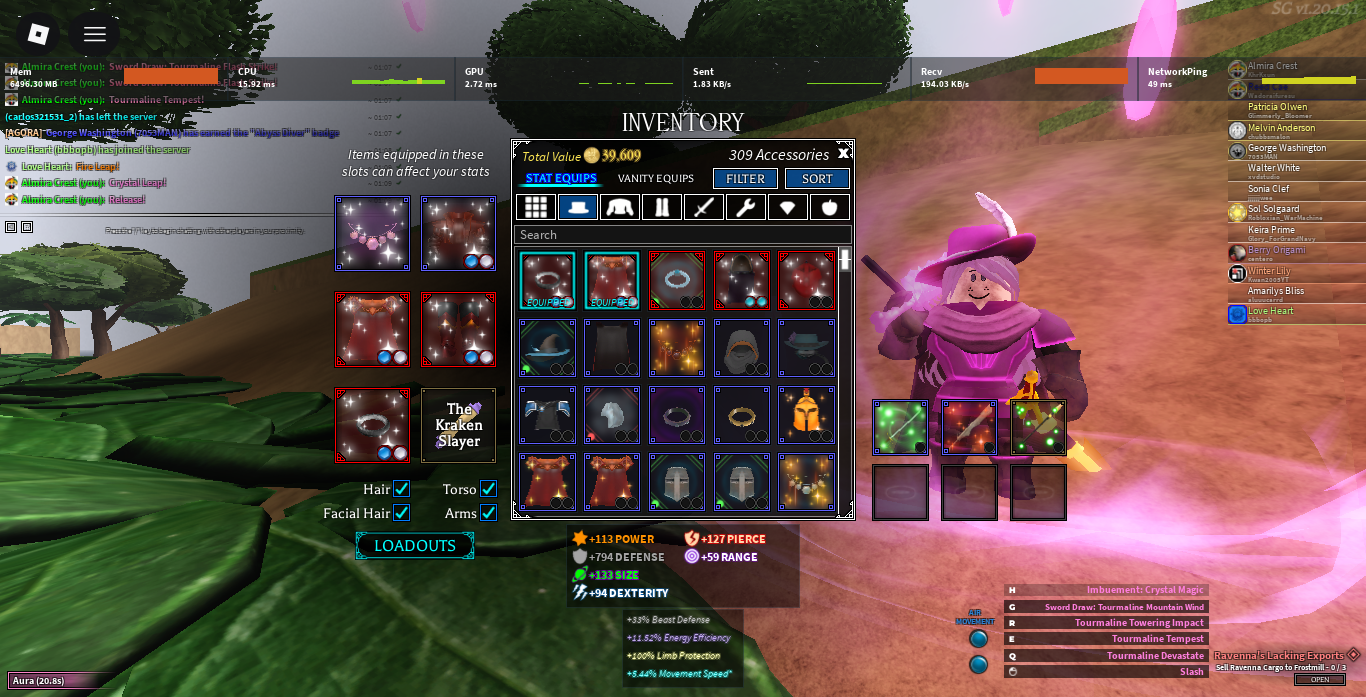Show all items with the grid category

(x=536, y=207)
